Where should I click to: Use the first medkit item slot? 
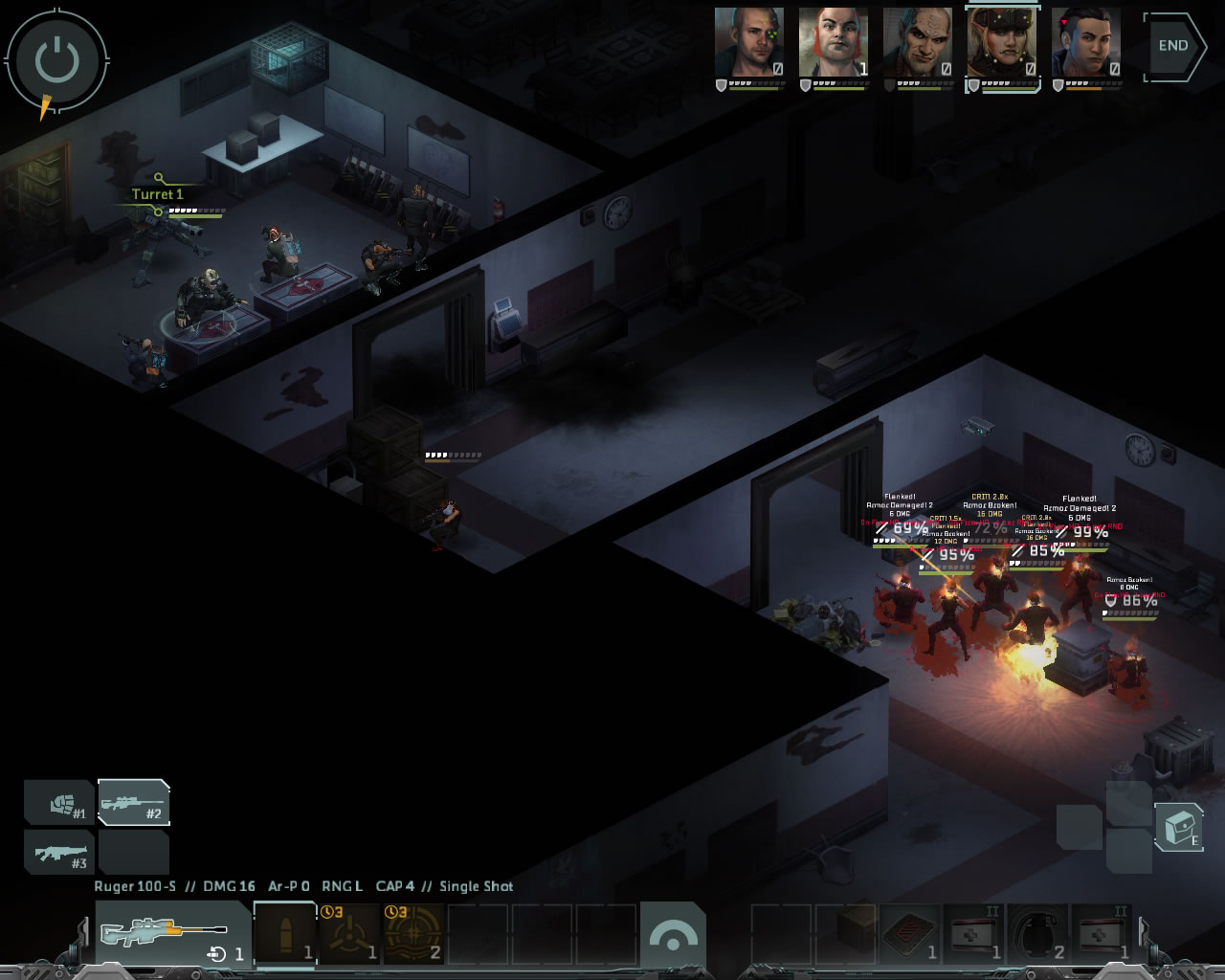click(x=974, y=933)
